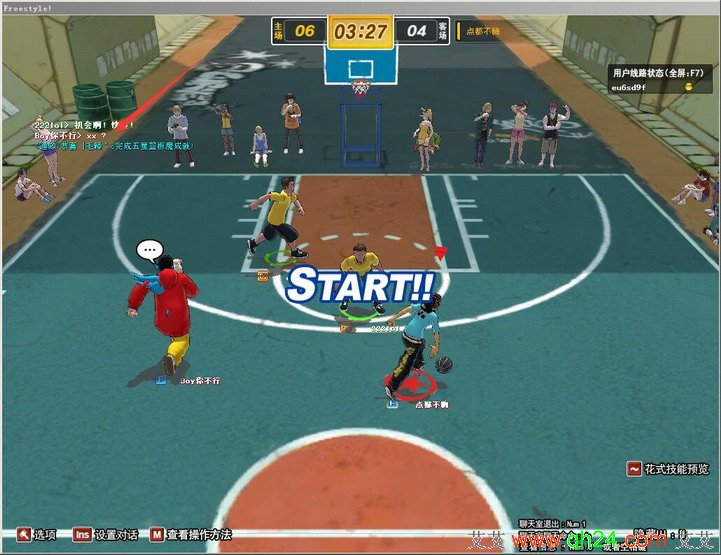The height and width of the screenshot is (555, 721).
Task: Select player eu6sd9f in the connection status panel
Action: tap(630, 87)
